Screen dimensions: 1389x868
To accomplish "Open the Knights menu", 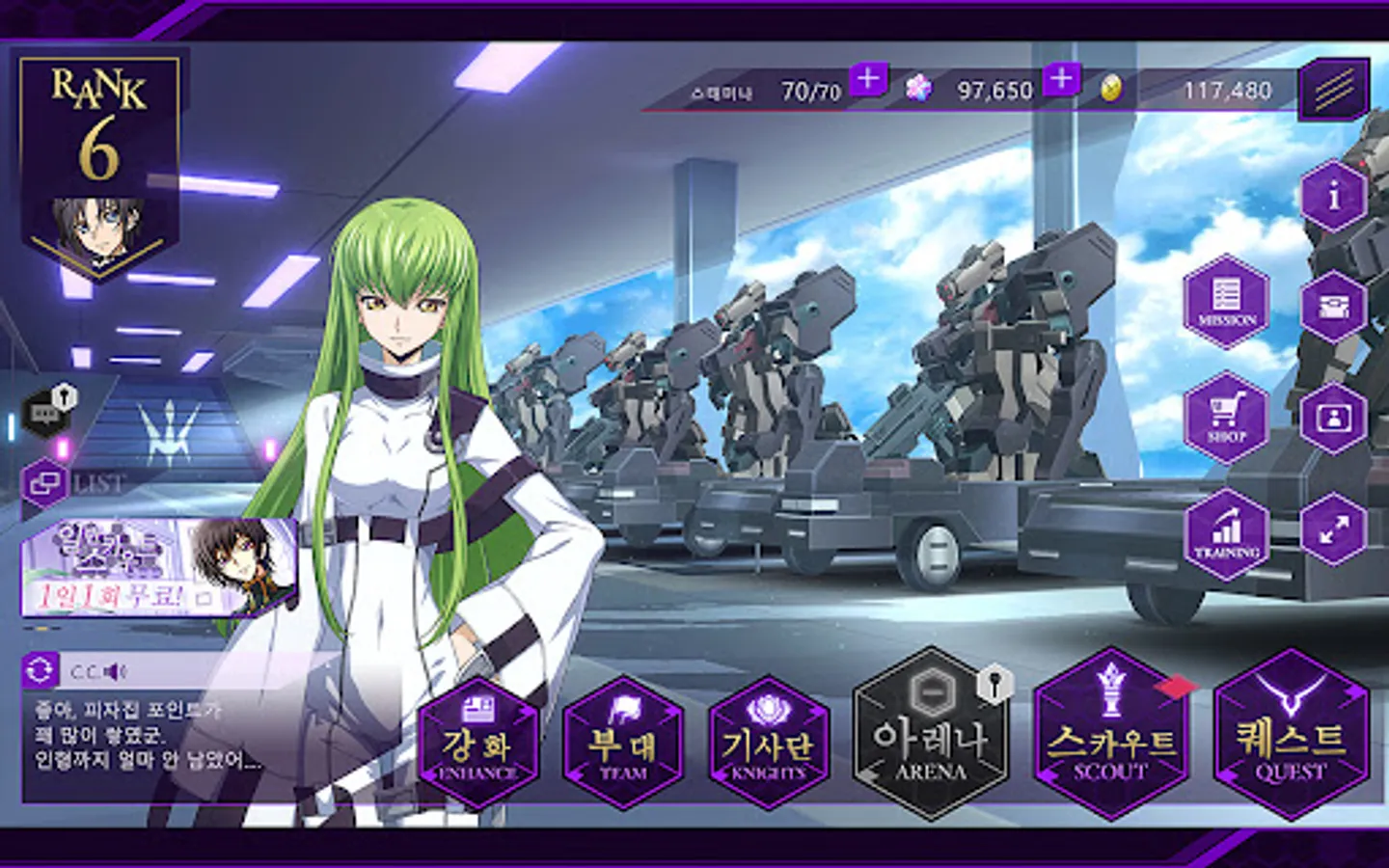I will [768, 743].
